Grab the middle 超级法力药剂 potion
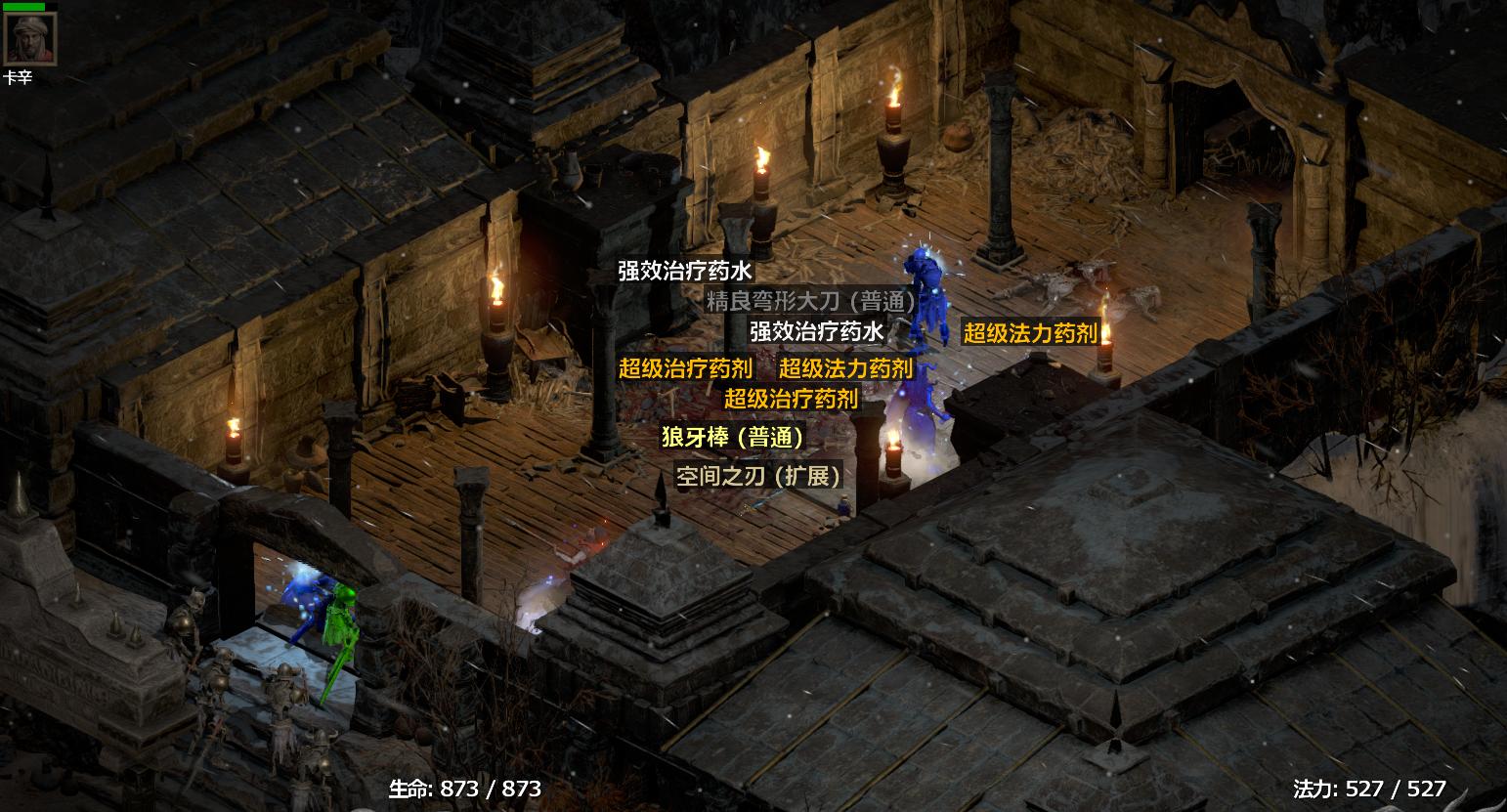The width and height of the screenshot is (1507, 812). click(x=844, y=369)
